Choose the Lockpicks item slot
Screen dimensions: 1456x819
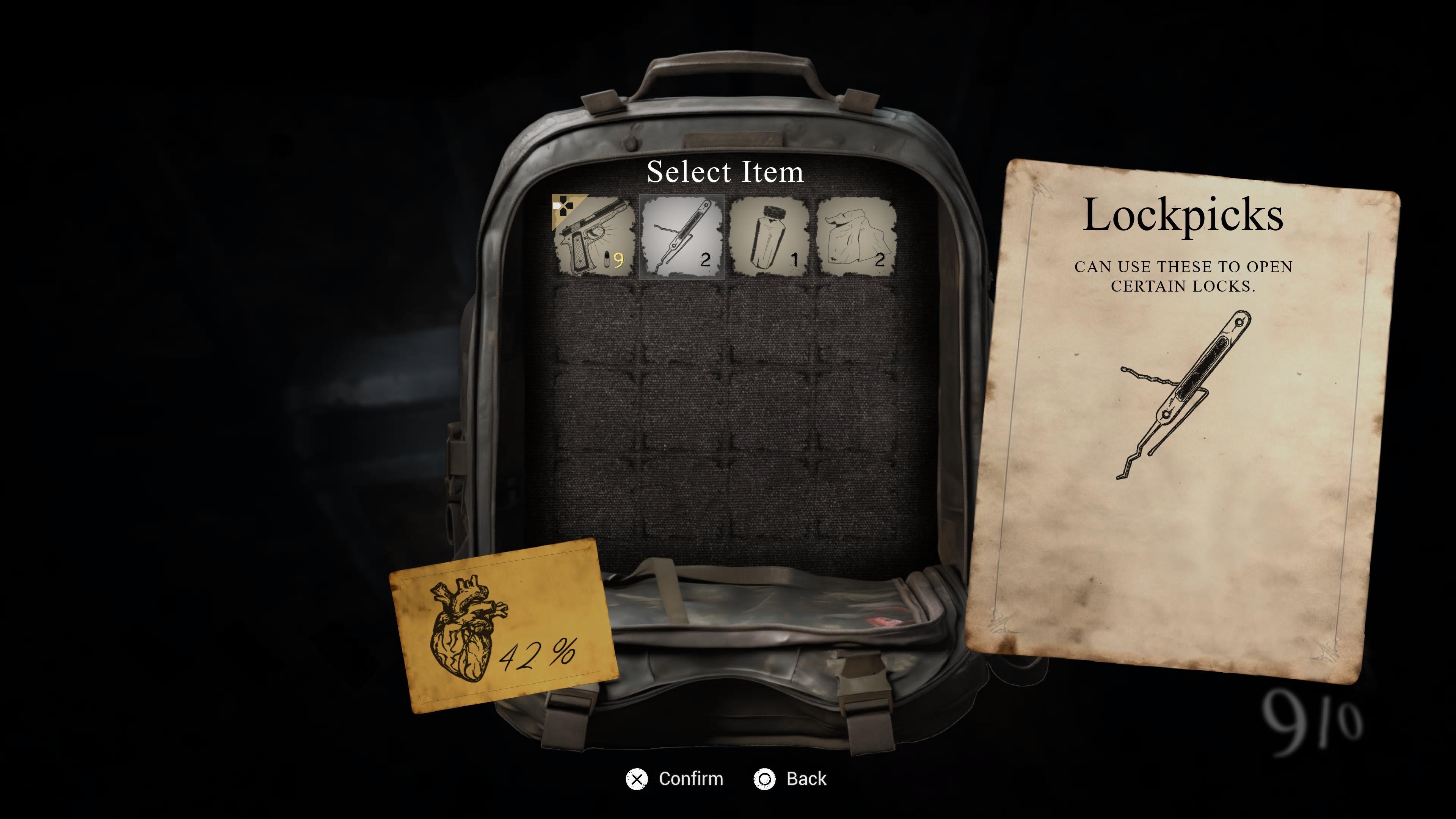point(681,236)
